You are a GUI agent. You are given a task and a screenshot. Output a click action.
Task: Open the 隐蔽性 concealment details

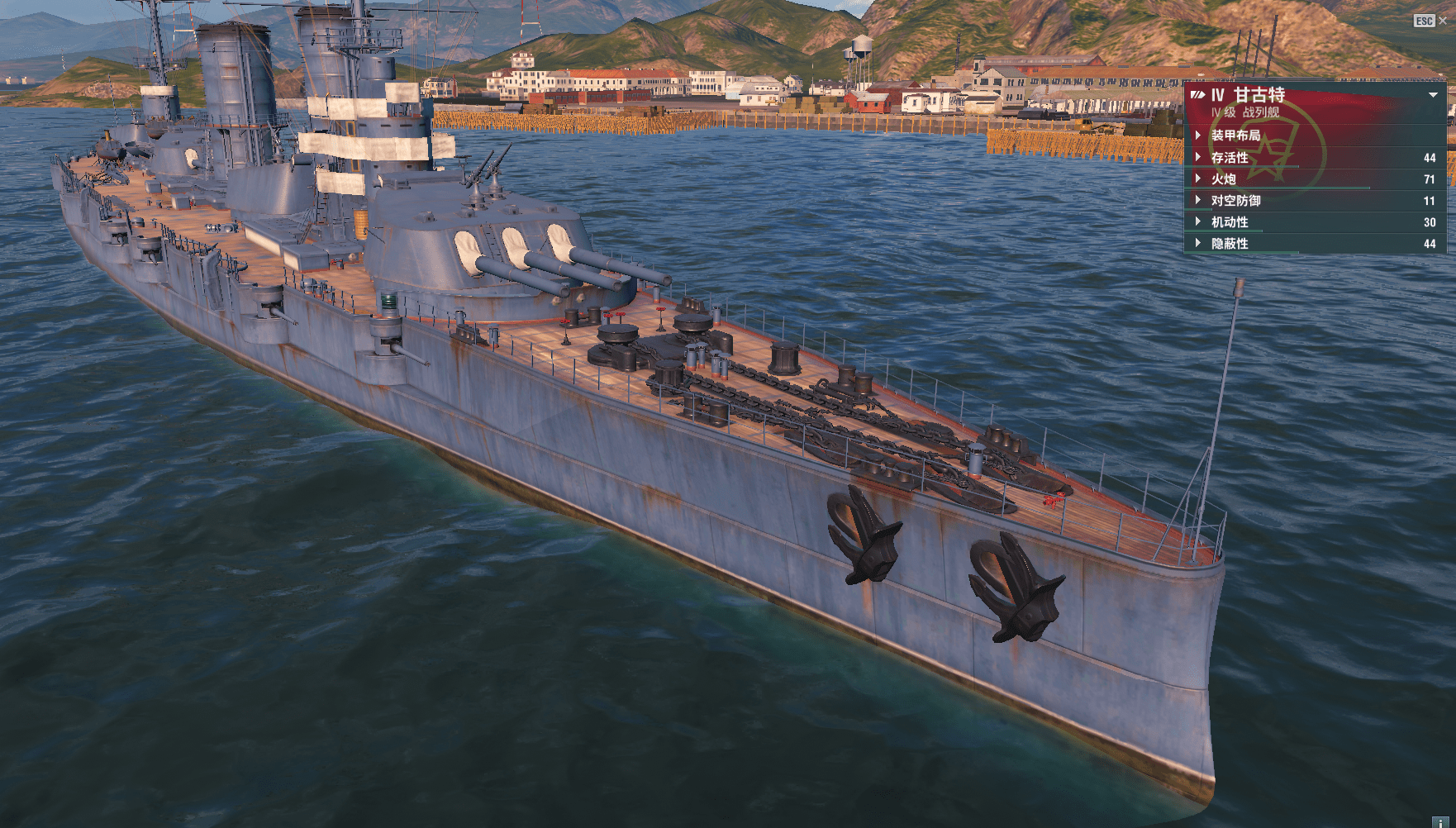(x=1230, y=244)
